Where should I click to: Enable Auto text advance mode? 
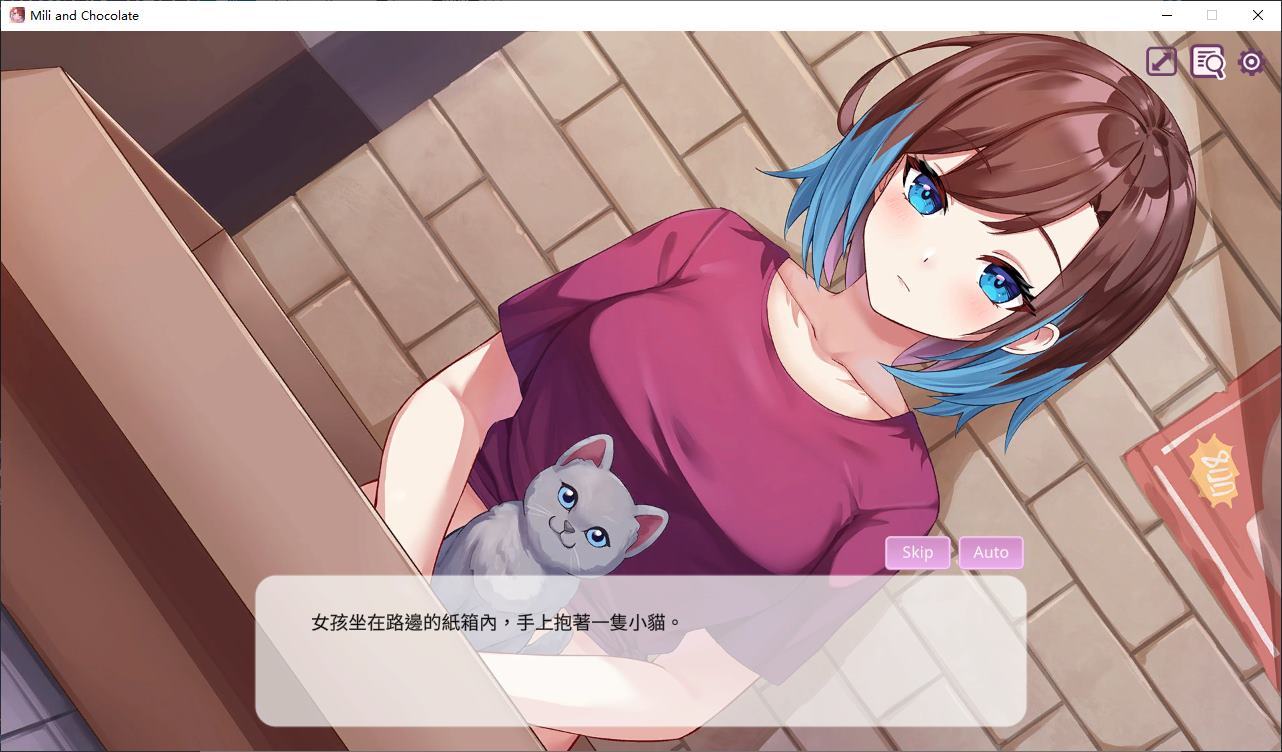click(x=990, y=552)
